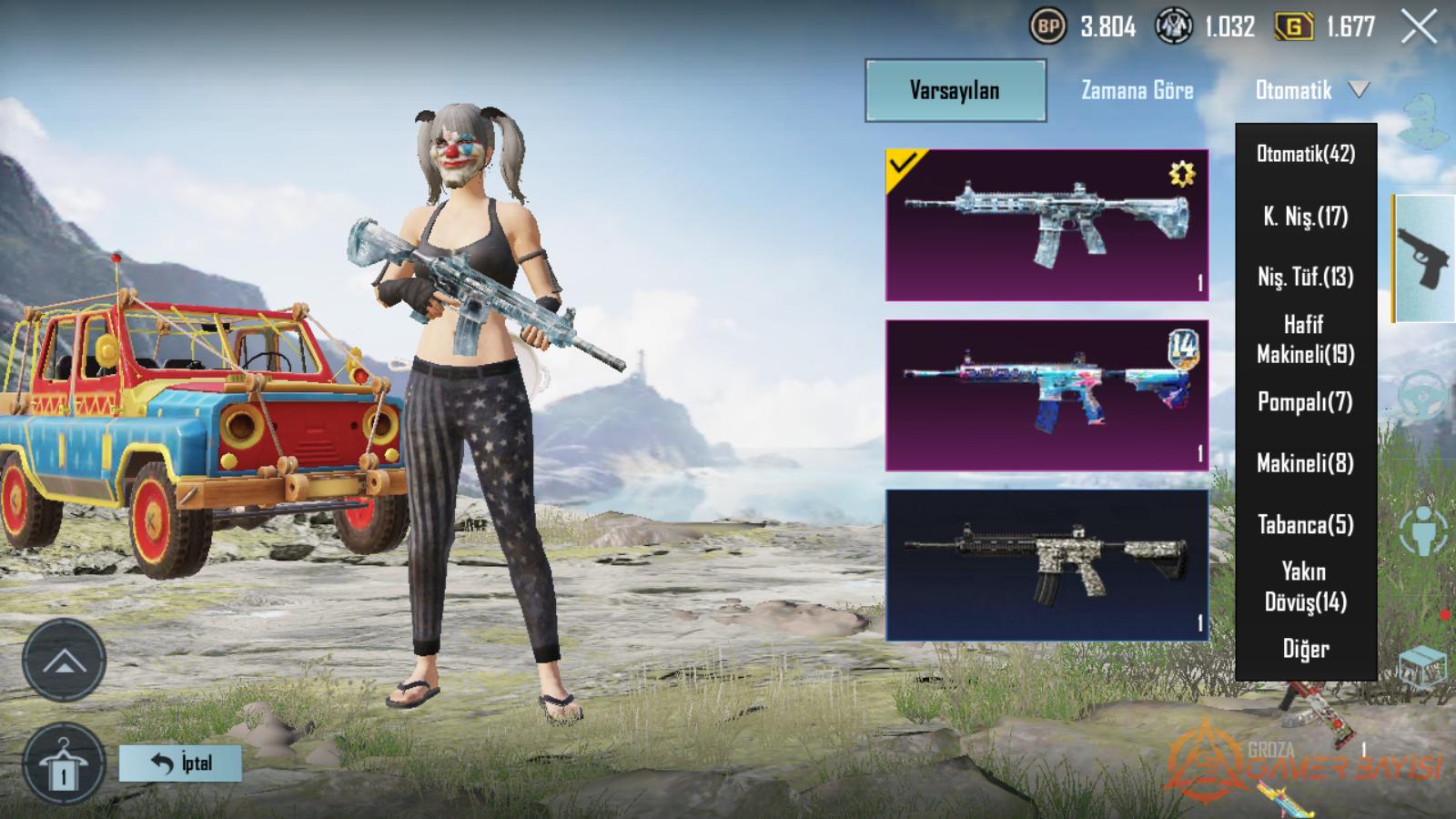This screenshot has width=1456, height=819.
Task: Select the Tabanca(5) pistol category
Action: (x=1306, y=525)
